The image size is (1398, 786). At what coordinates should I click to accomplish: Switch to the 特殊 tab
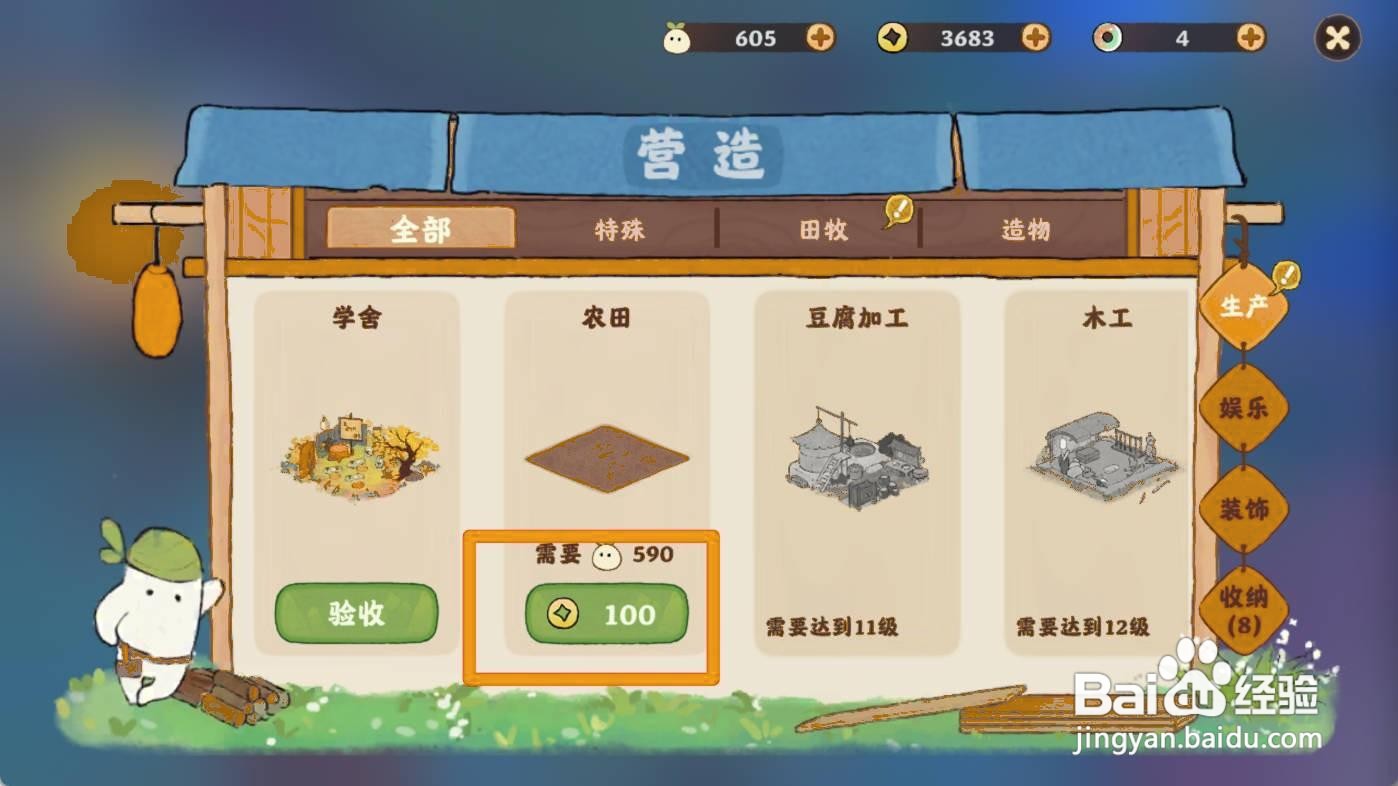[x=618, y=231]
